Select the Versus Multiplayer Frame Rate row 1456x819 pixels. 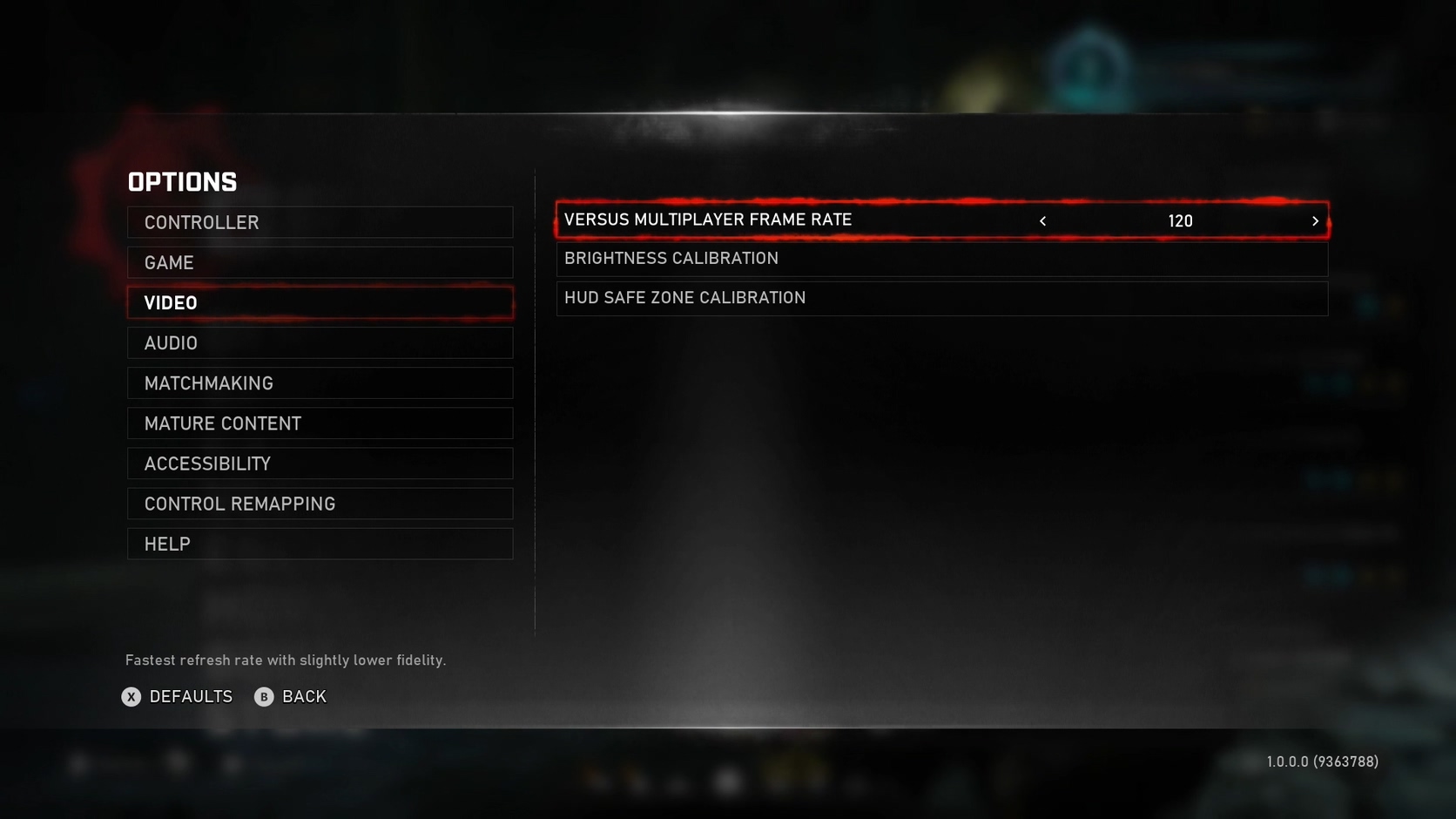click(784, 220)
